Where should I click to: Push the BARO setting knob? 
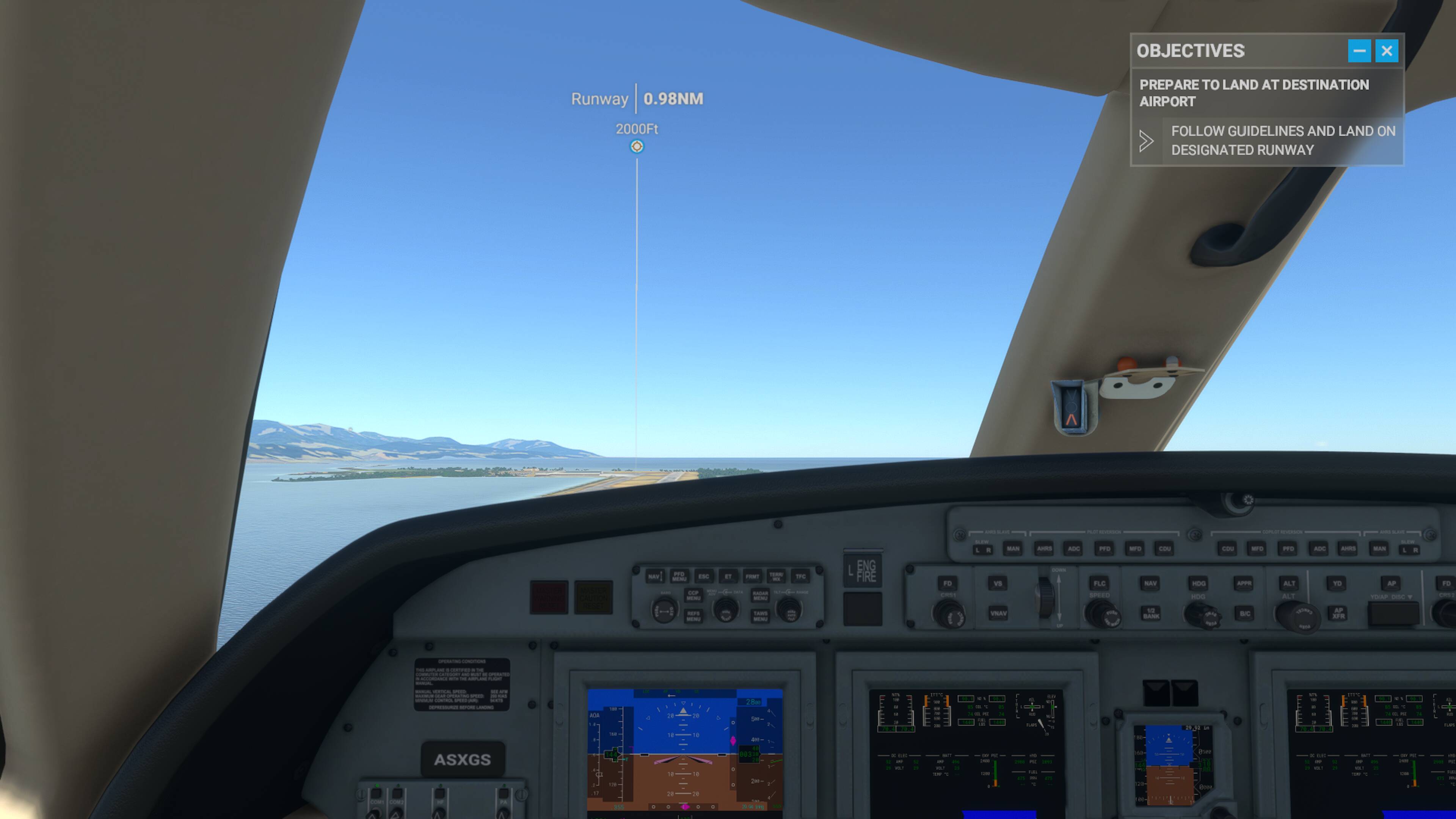[x=664, y=612]
